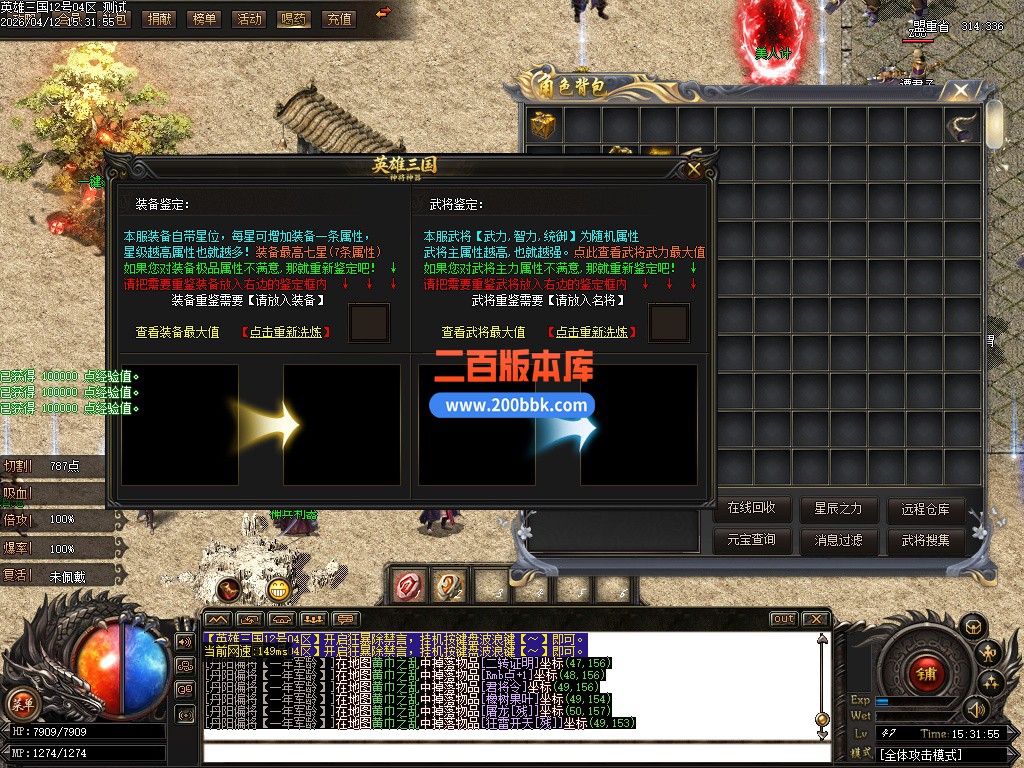The width and height of the screenshot is (1024, 768).
Task: Click the chat panel's out button
Action: tap(783, 619)
